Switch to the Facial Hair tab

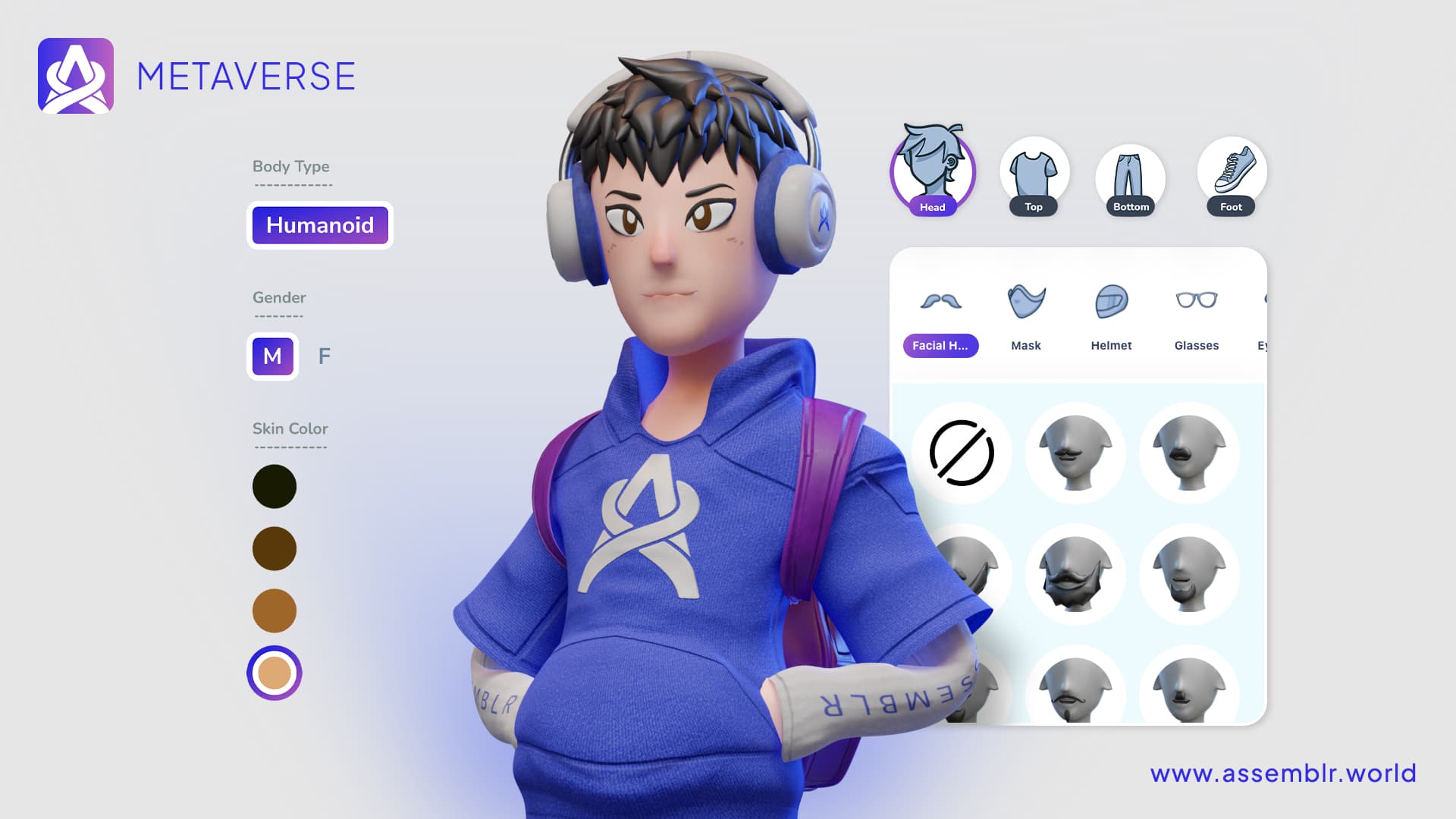pyautogui.click(x=940, y=346)
